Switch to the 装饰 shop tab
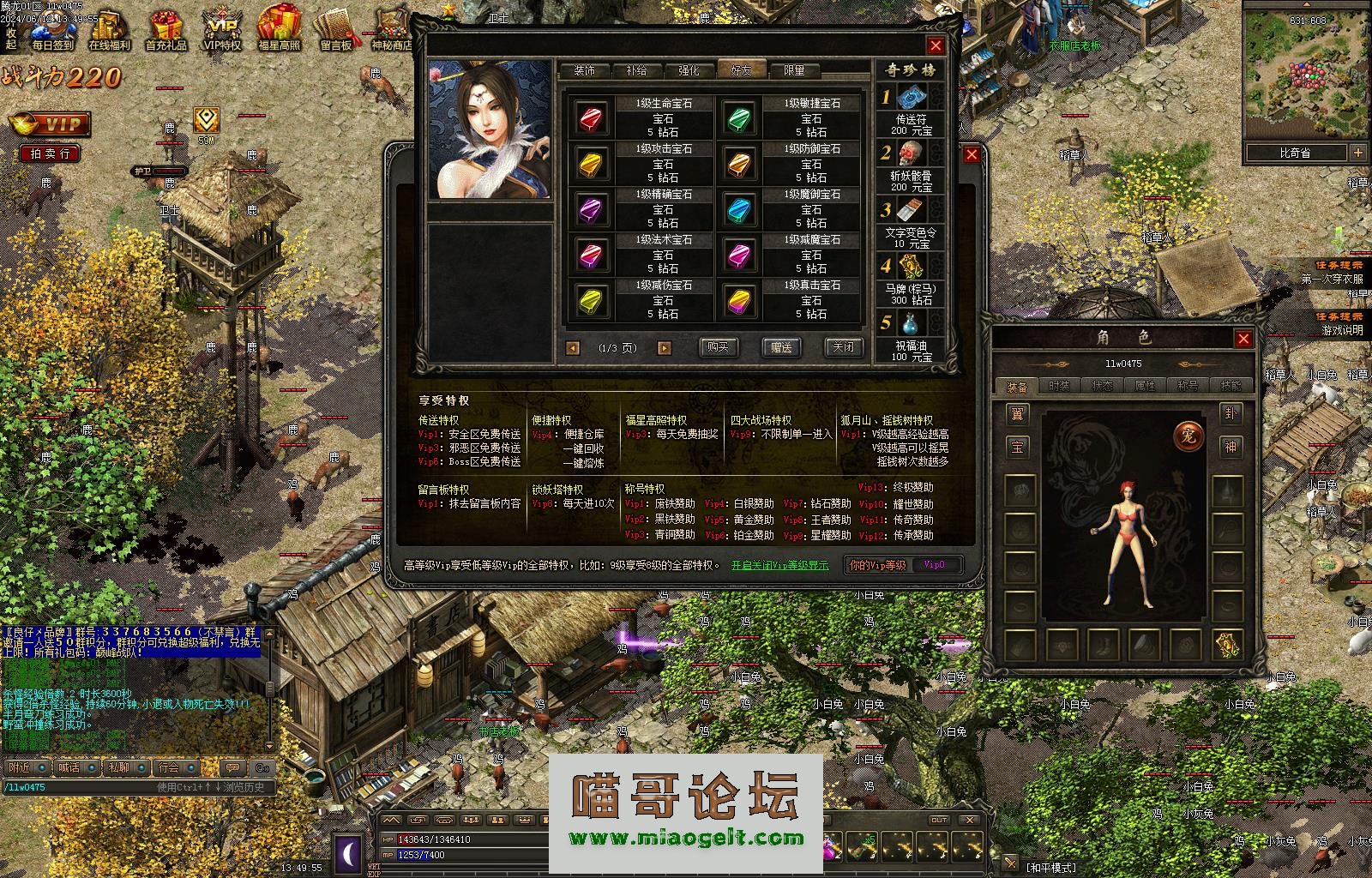This screenshot has width=1372, height=878. click(x=585, y=70)
